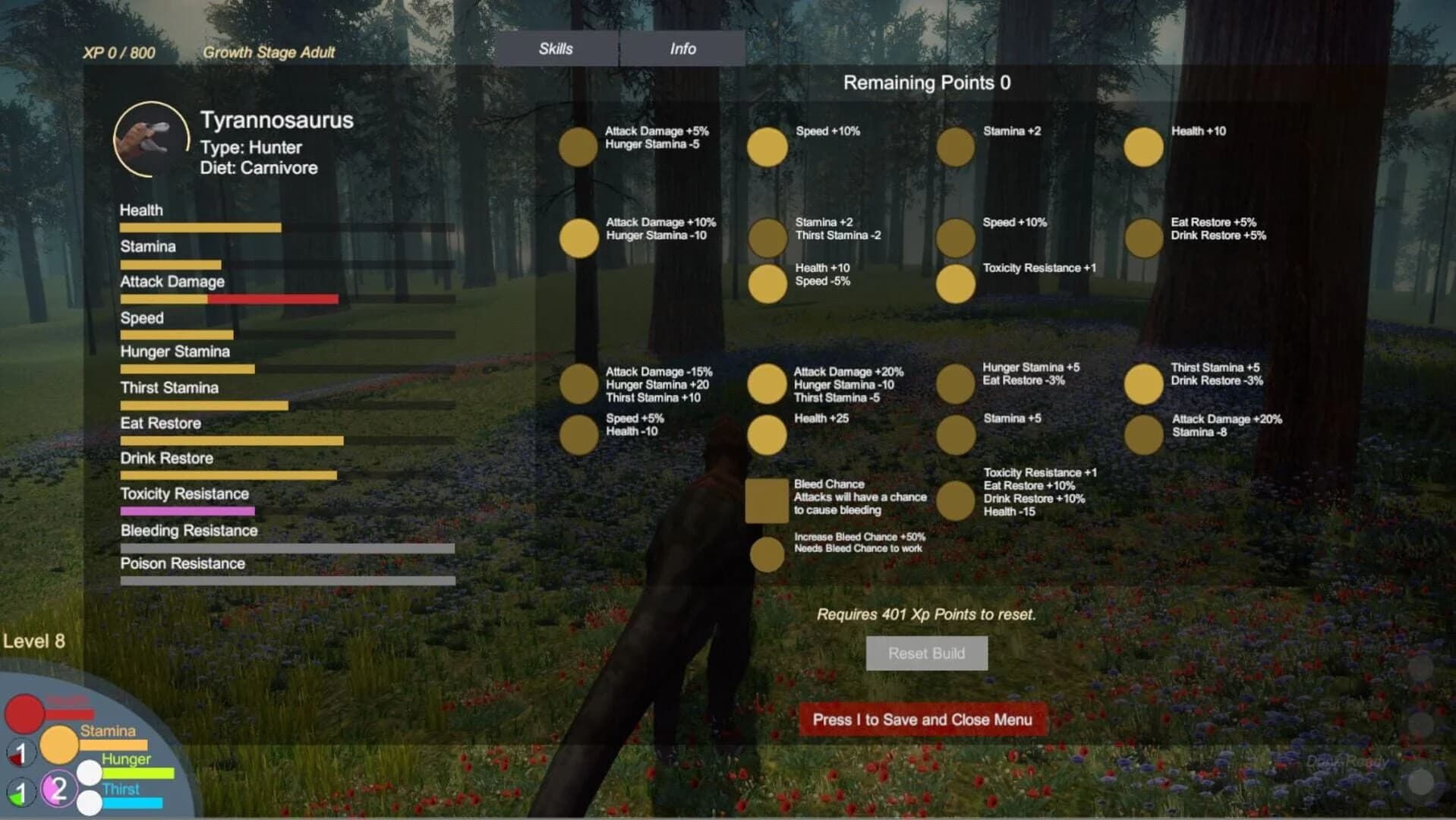Click the Tyrannosaurus portrait thumbnail
Viewport: 1456px width, 820px height.
coord(151,139)
